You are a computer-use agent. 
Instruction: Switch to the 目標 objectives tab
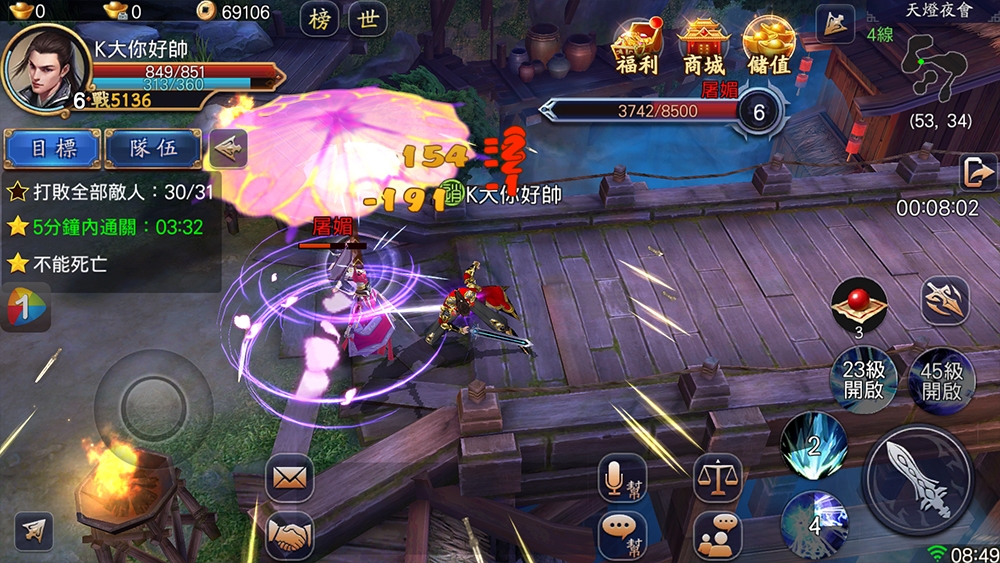coord(52,149)
